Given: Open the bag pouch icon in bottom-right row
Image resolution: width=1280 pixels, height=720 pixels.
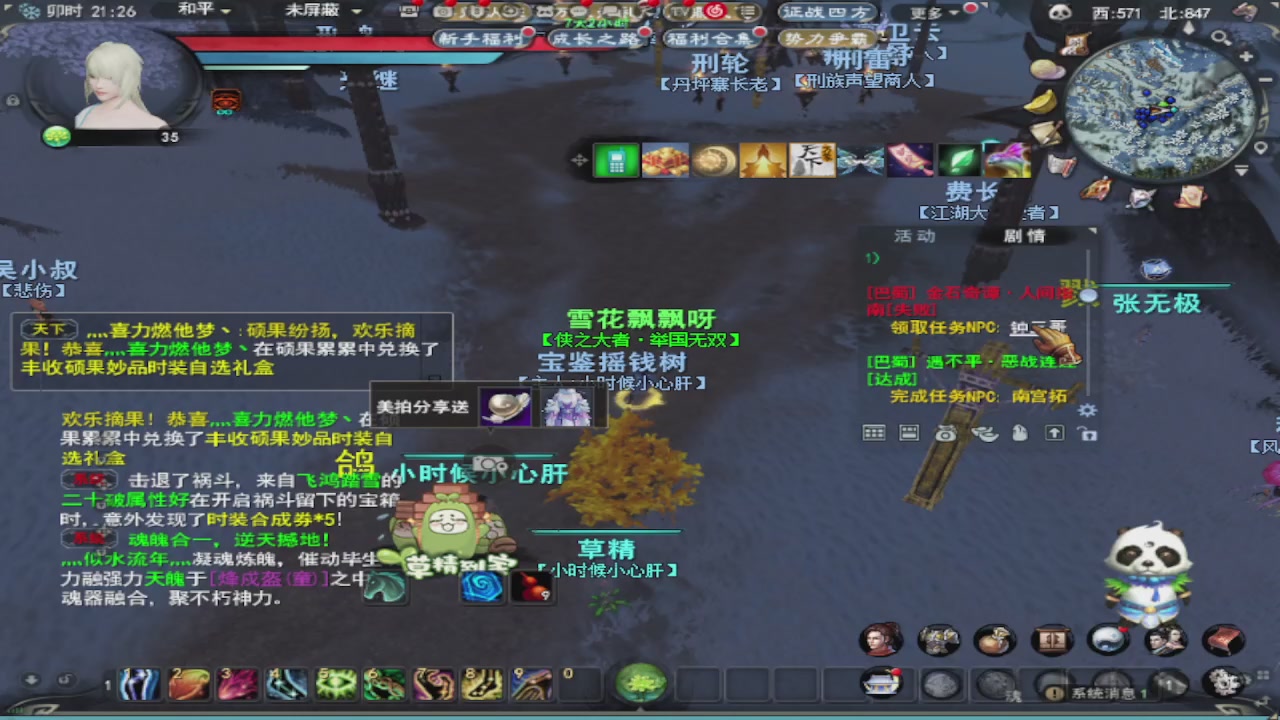Looking at the screenshot, I should (x=995, y=640).
